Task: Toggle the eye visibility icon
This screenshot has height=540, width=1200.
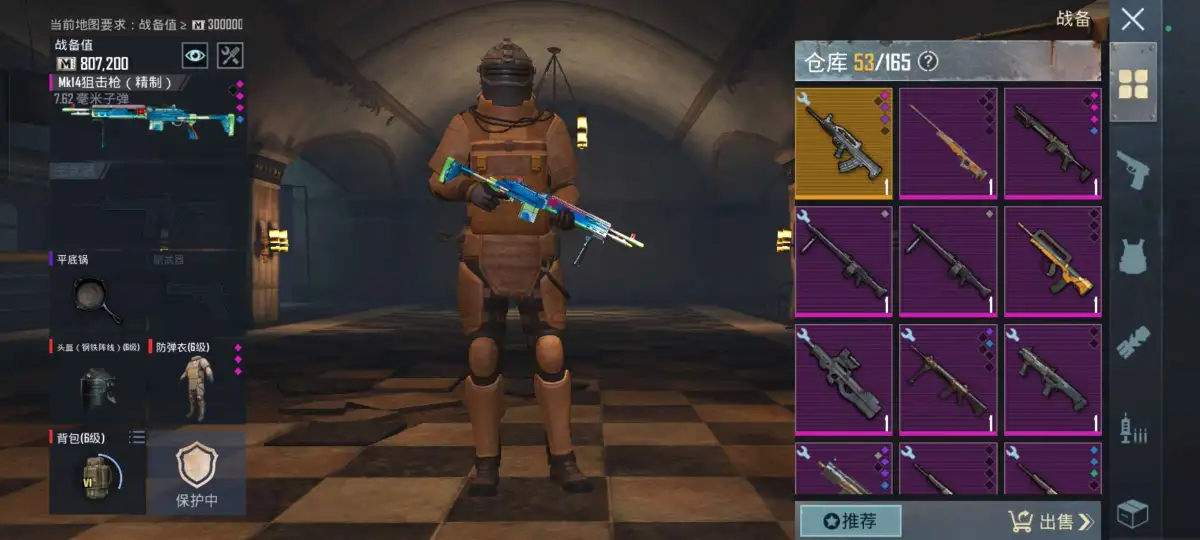Action: click(x=195, y=56)
